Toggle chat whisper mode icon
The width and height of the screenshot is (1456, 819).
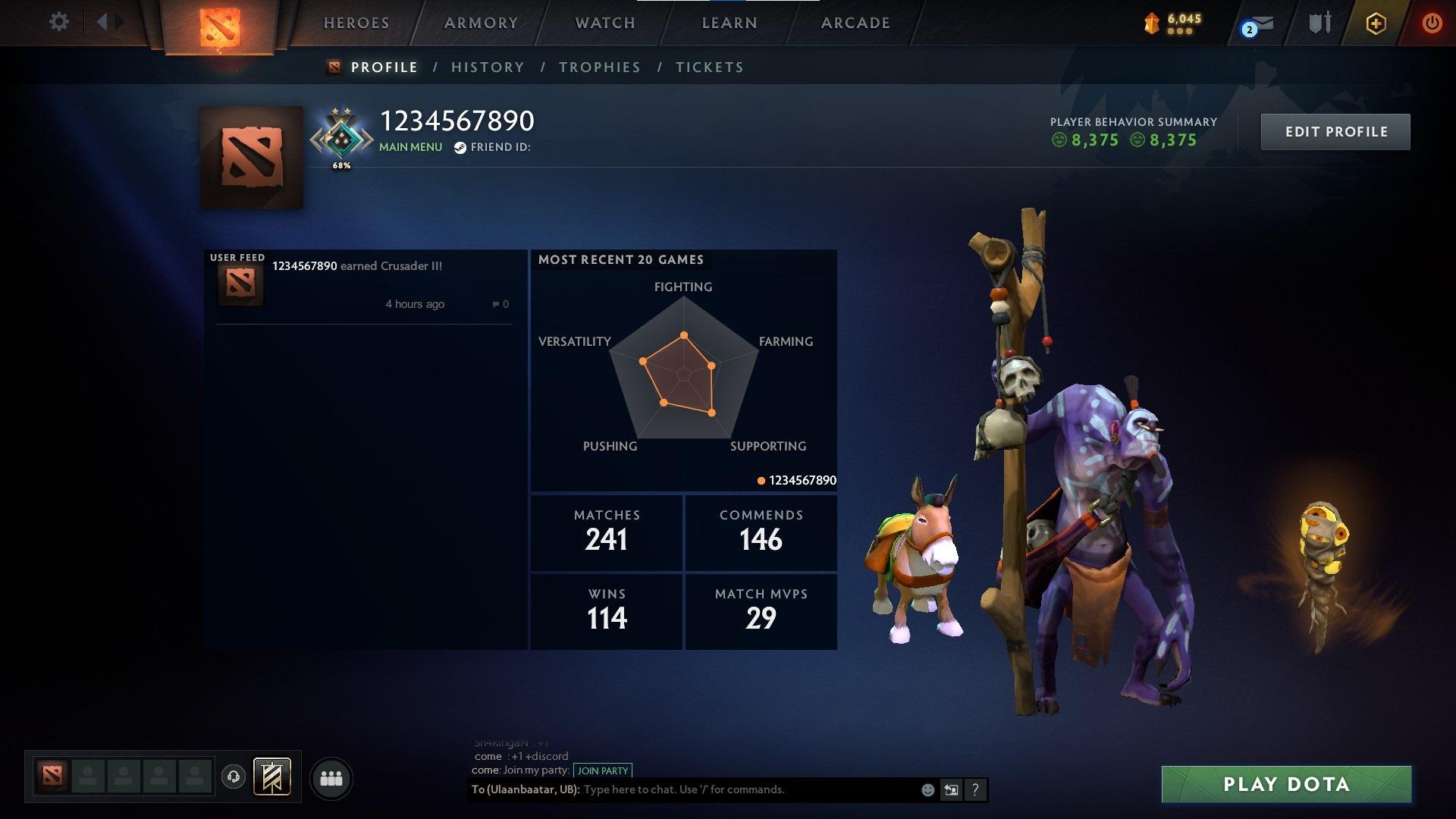[950, 789]
